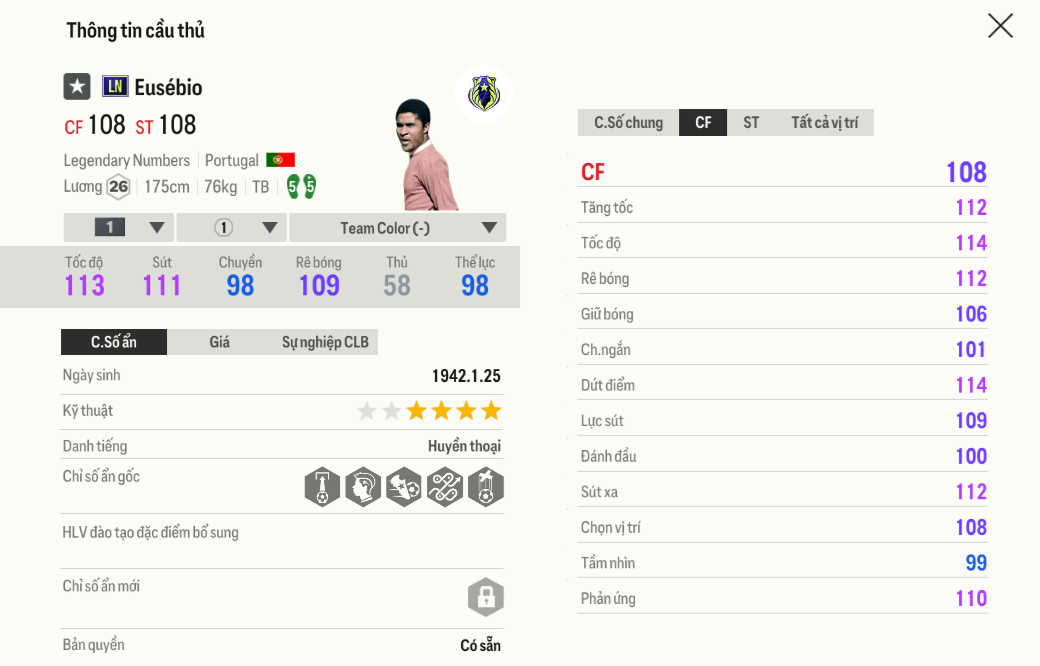Select the first hidden trait hexagon icon
This screenshot has height=666, width=1040.
point(322,487)
